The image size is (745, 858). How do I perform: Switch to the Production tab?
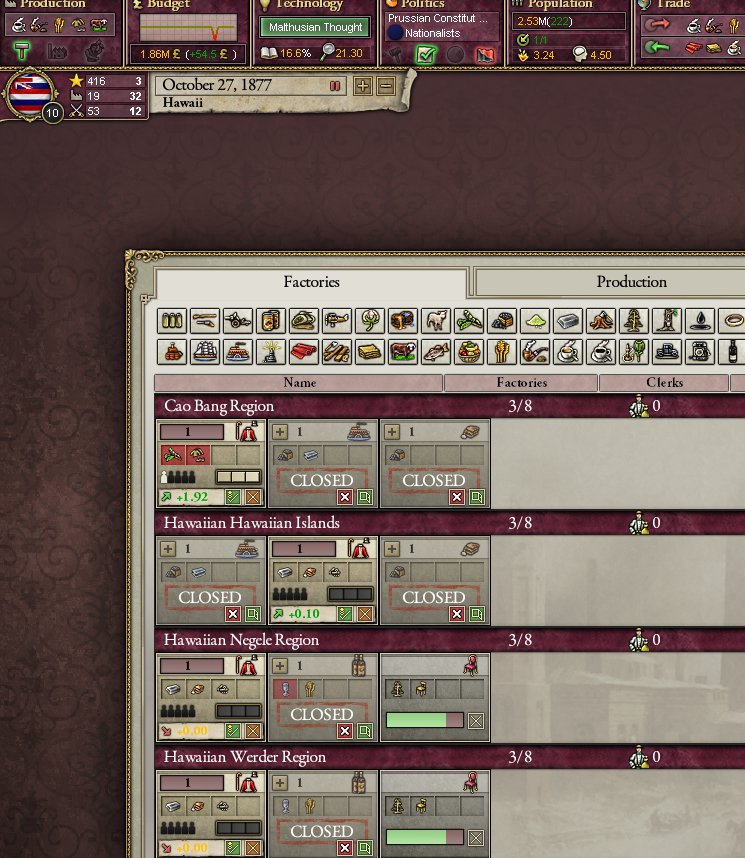point(631,282)
